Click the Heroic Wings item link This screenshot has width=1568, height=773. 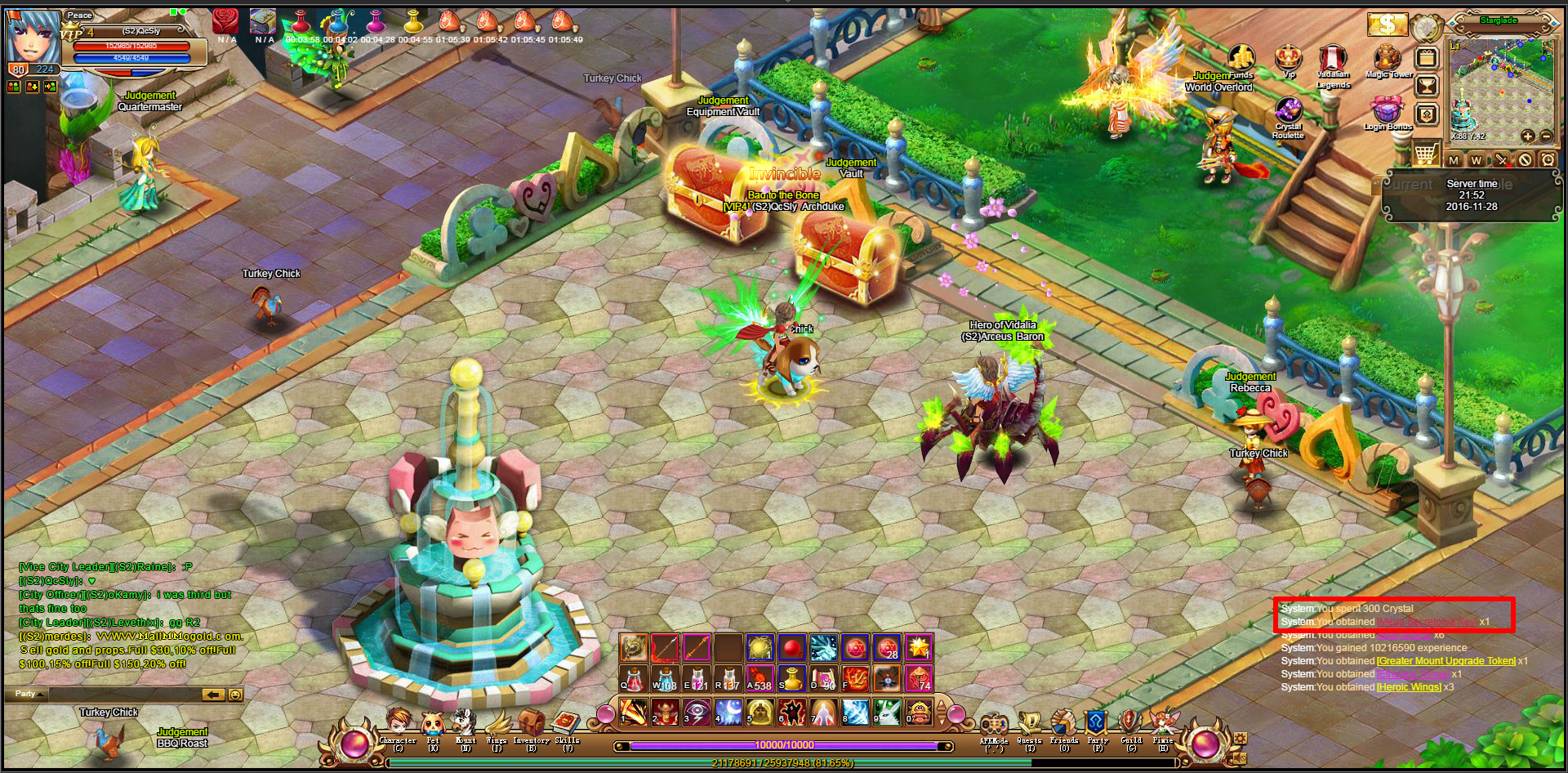(x=1409, y=687)
